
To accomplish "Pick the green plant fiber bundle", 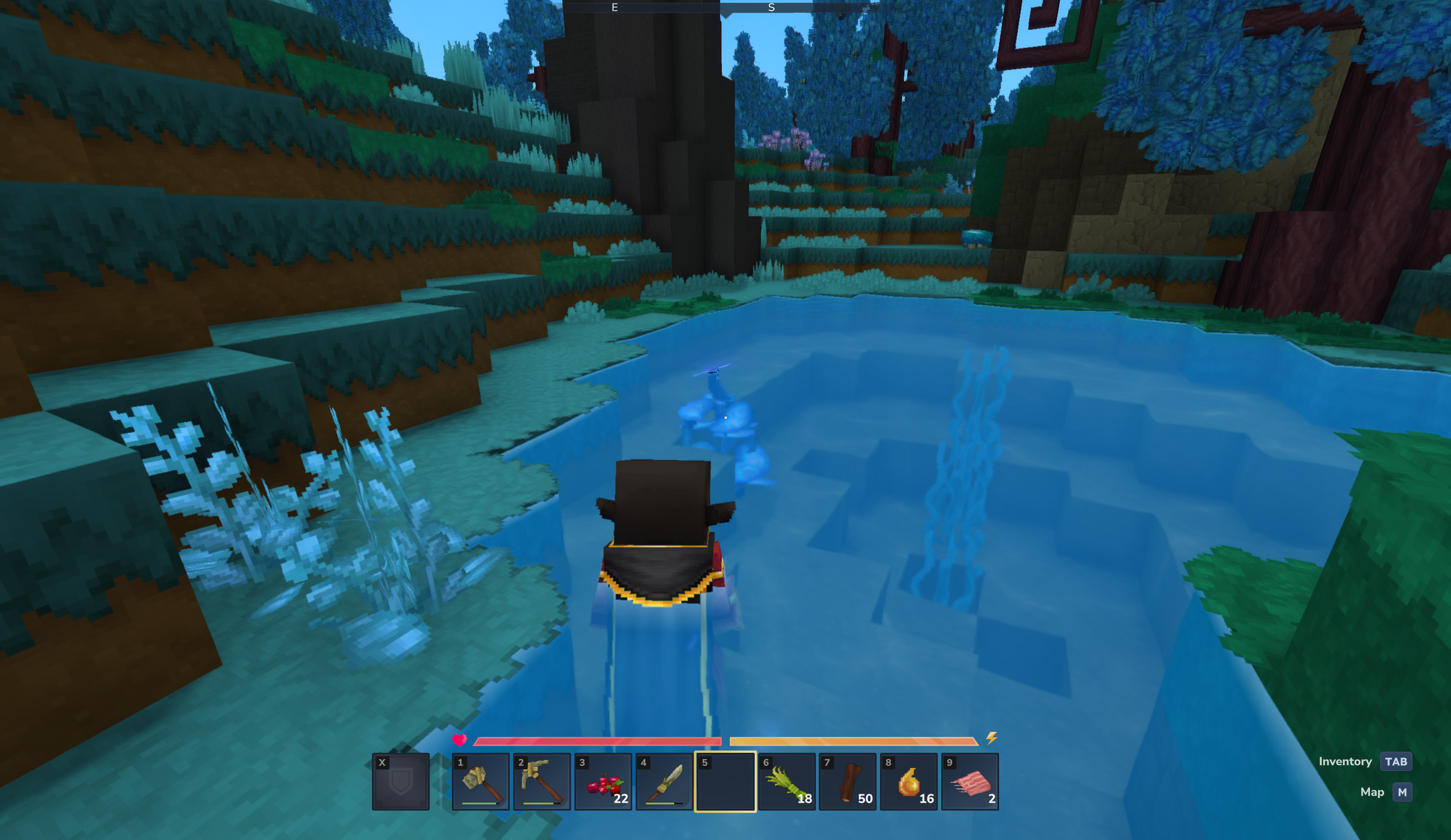I will 786,782.
